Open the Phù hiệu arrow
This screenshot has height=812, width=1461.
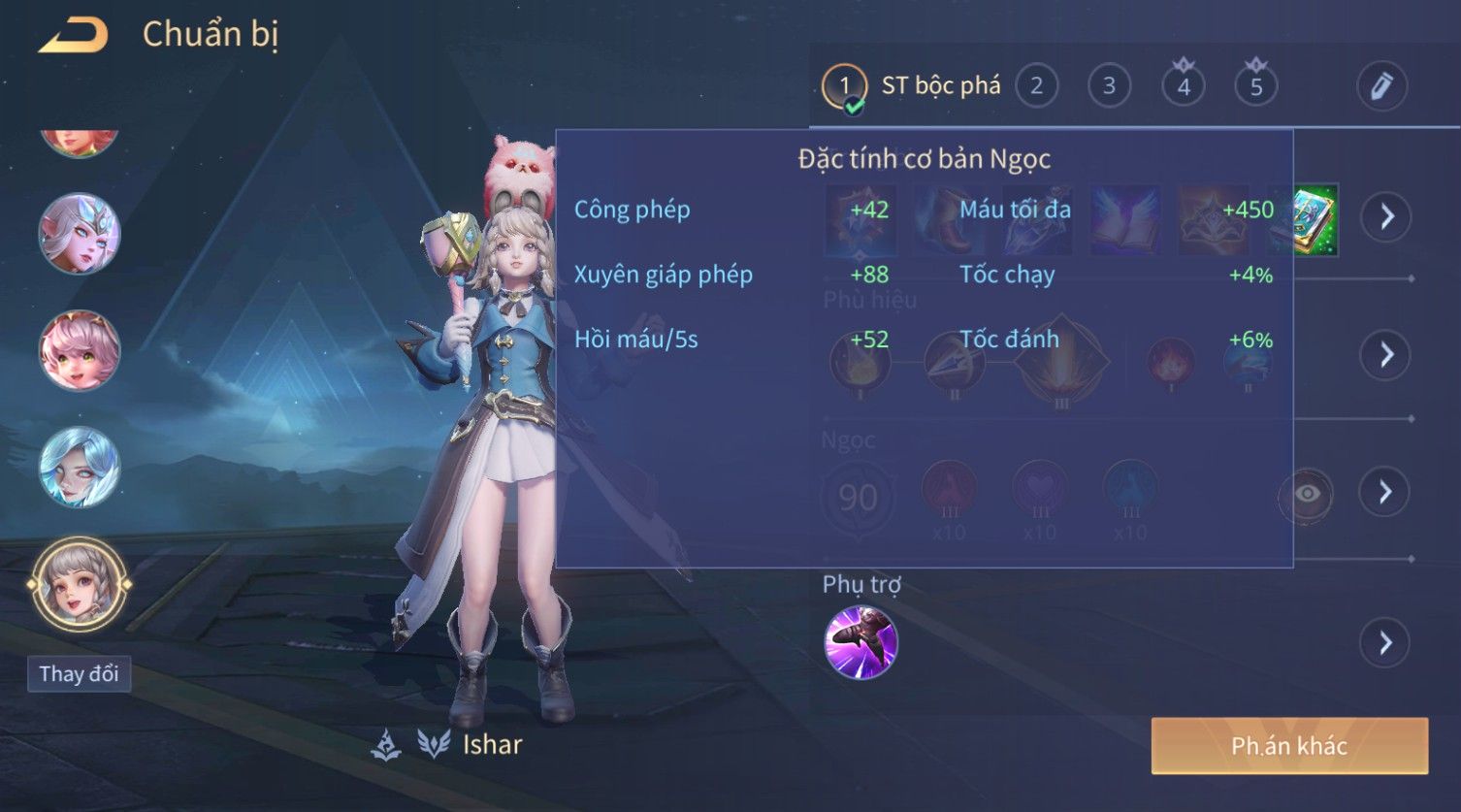[1386, 354]
